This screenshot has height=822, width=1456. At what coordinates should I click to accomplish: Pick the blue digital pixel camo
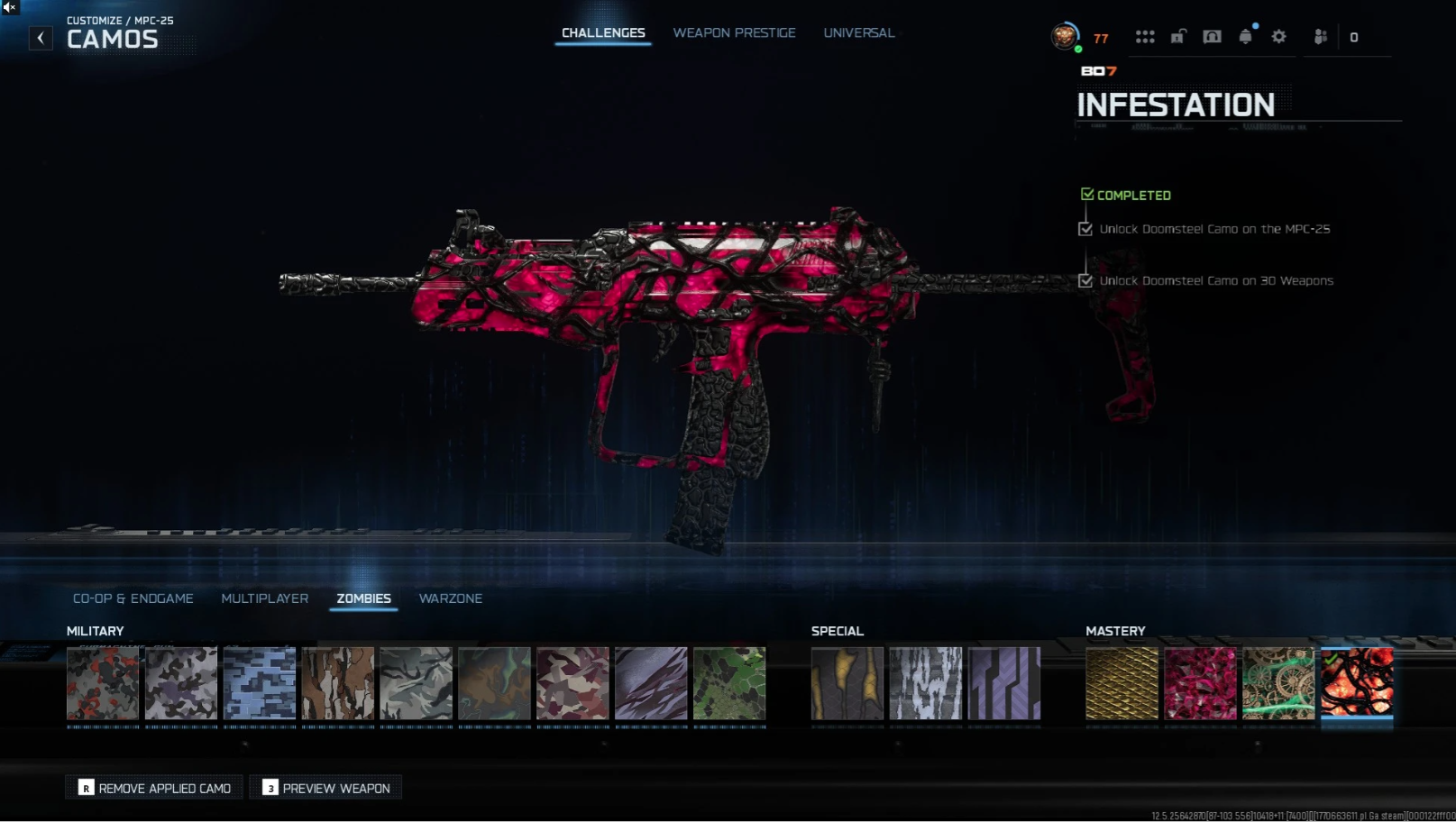point(260,683)
